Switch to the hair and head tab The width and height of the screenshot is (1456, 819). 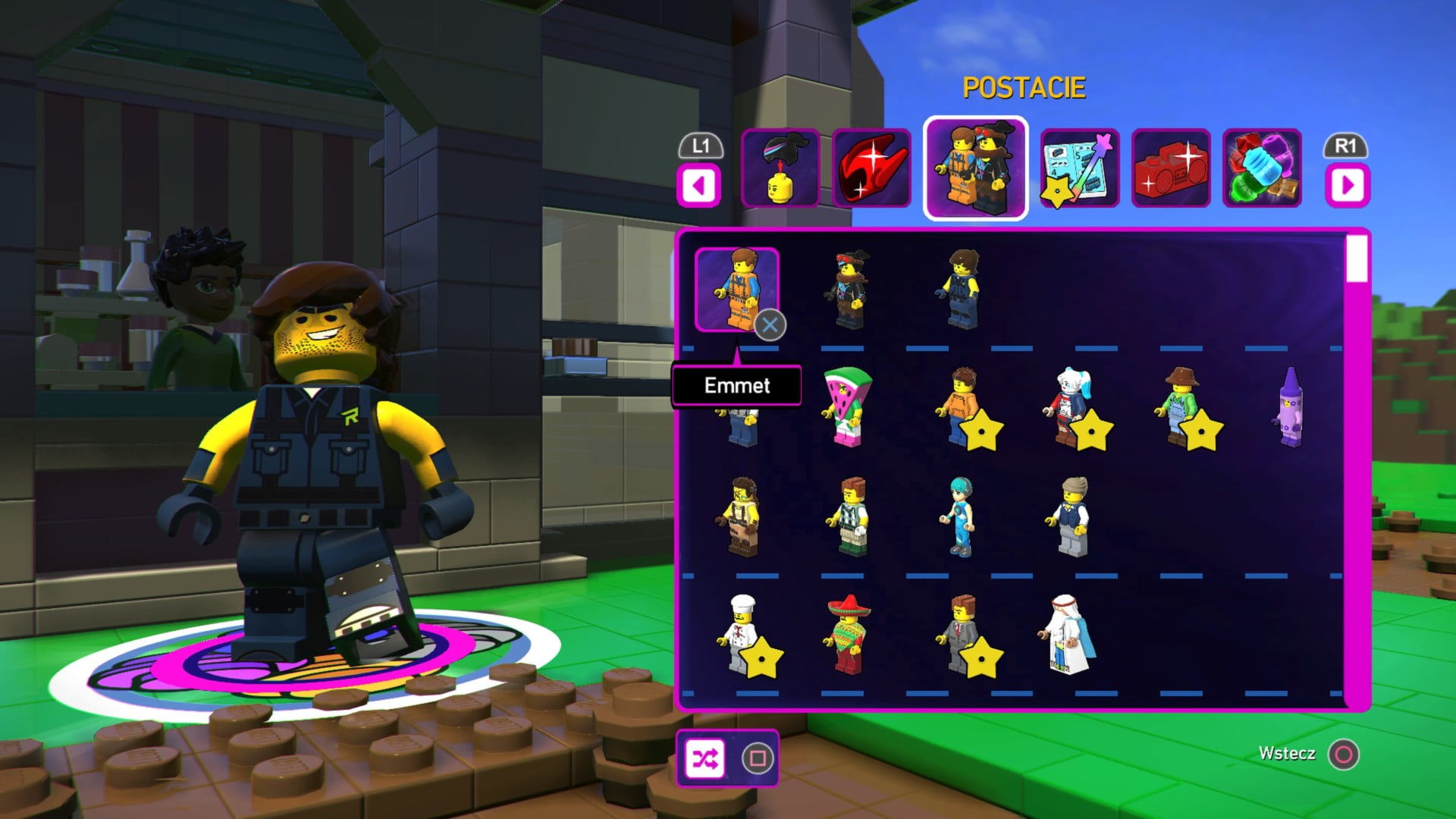coord(780,168)
